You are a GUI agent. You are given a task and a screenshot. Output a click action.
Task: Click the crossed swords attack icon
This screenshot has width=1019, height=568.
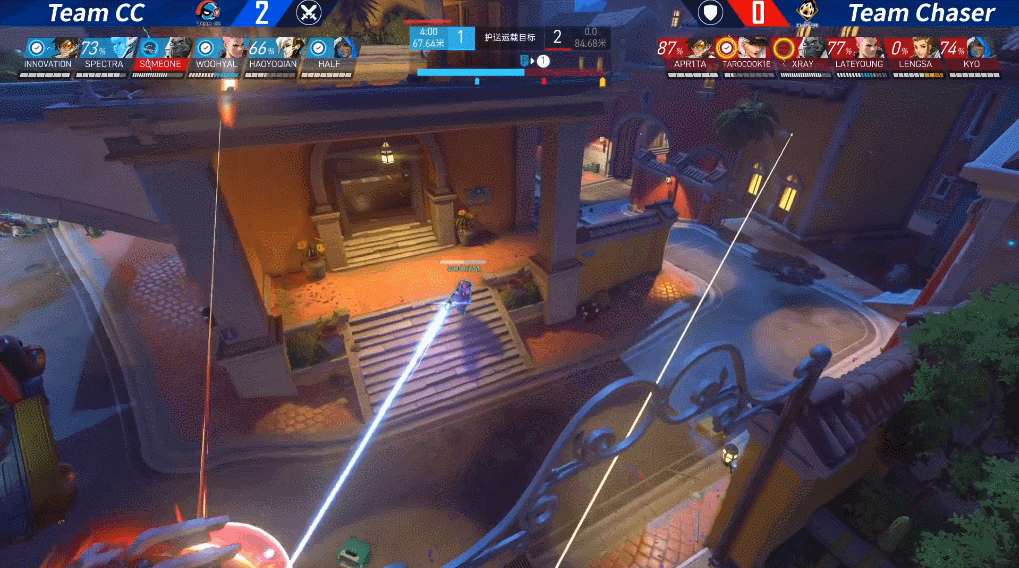(x=309, y=13)
